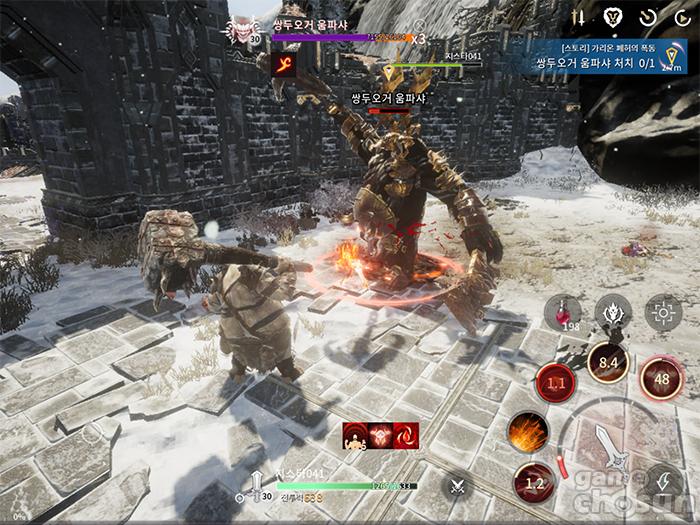Tap the quest distance marker icon
This screenshot has height=525, width=700.
670,56
